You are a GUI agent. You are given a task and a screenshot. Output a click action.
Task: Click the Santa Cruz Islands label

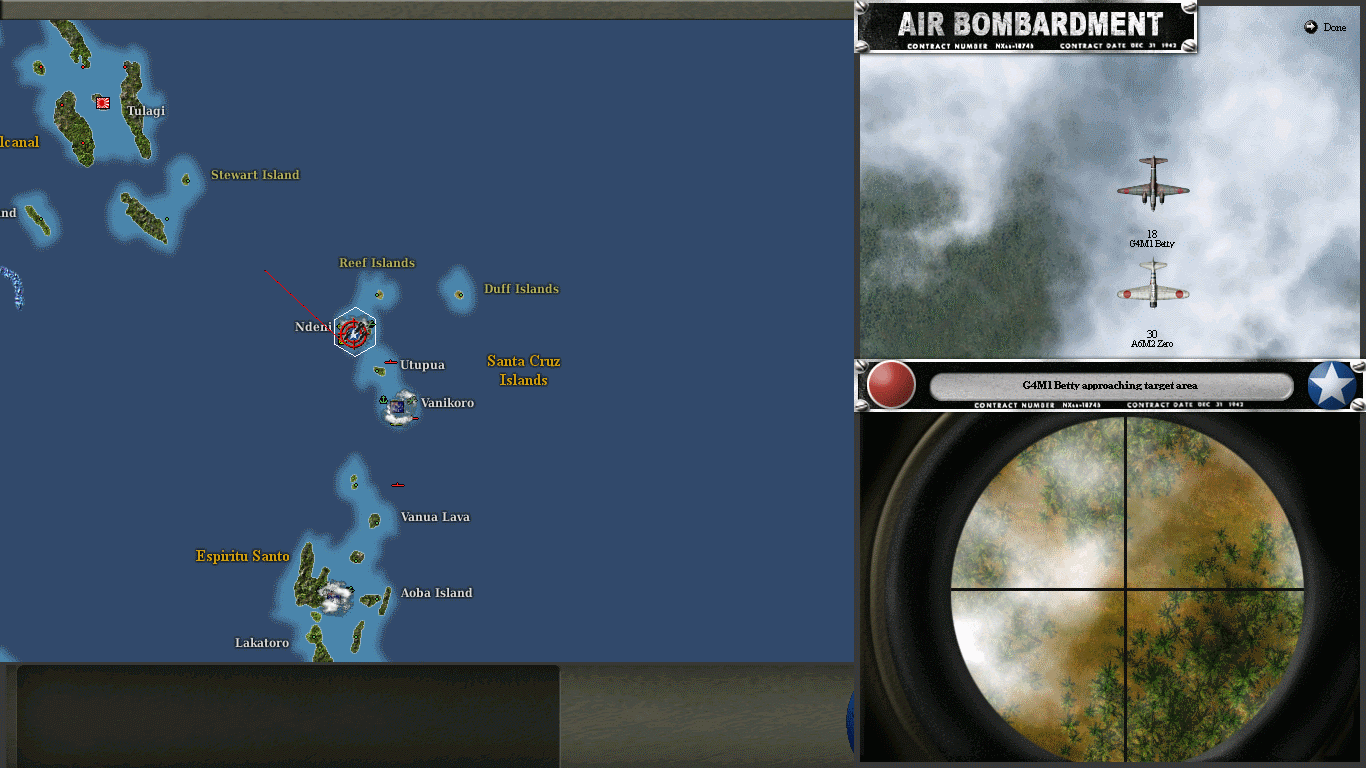coord(523,370)
